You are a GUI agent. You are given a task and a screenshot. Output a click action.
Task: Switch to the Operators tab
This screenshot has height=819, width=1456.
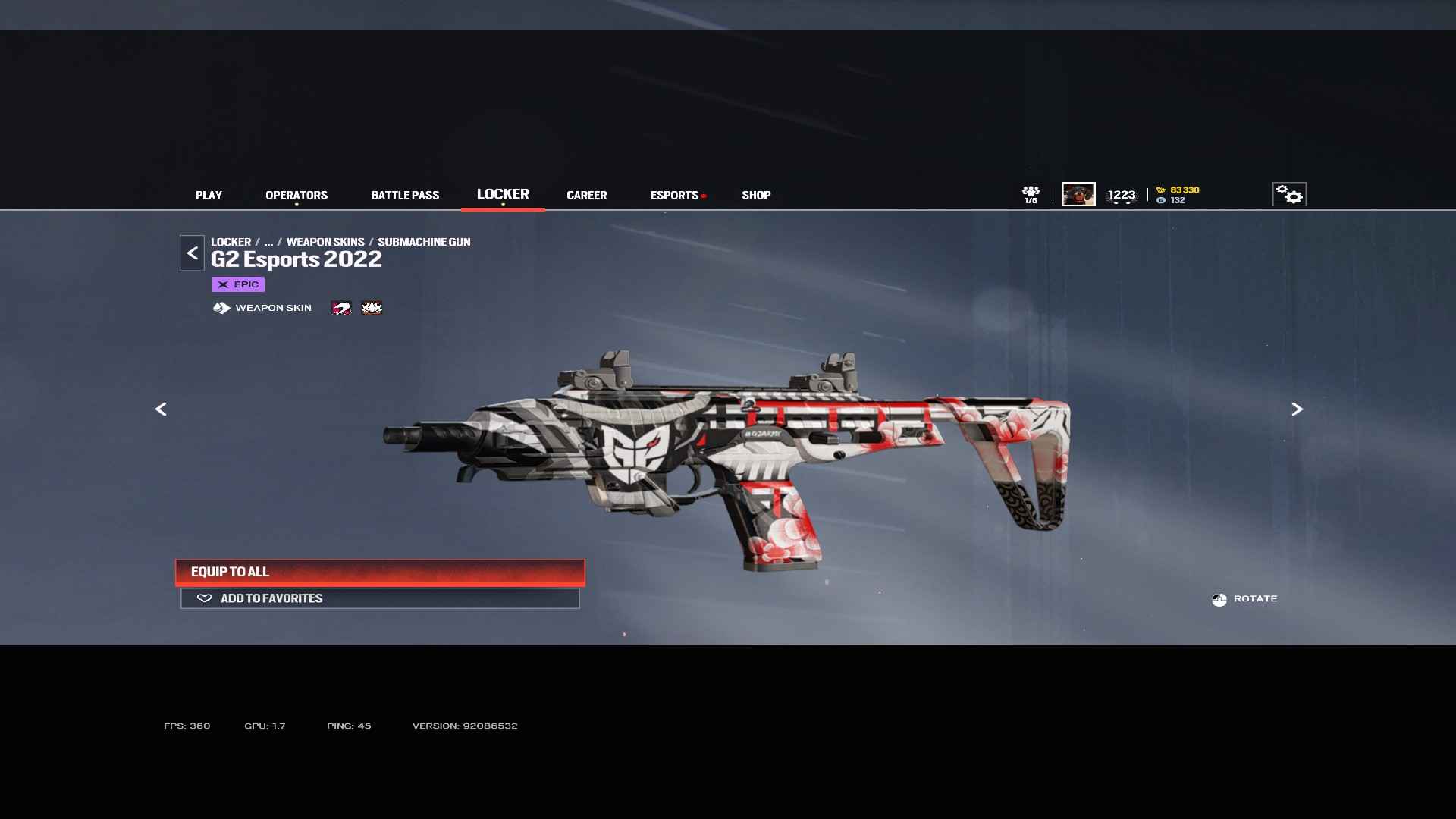pos(297,195)
